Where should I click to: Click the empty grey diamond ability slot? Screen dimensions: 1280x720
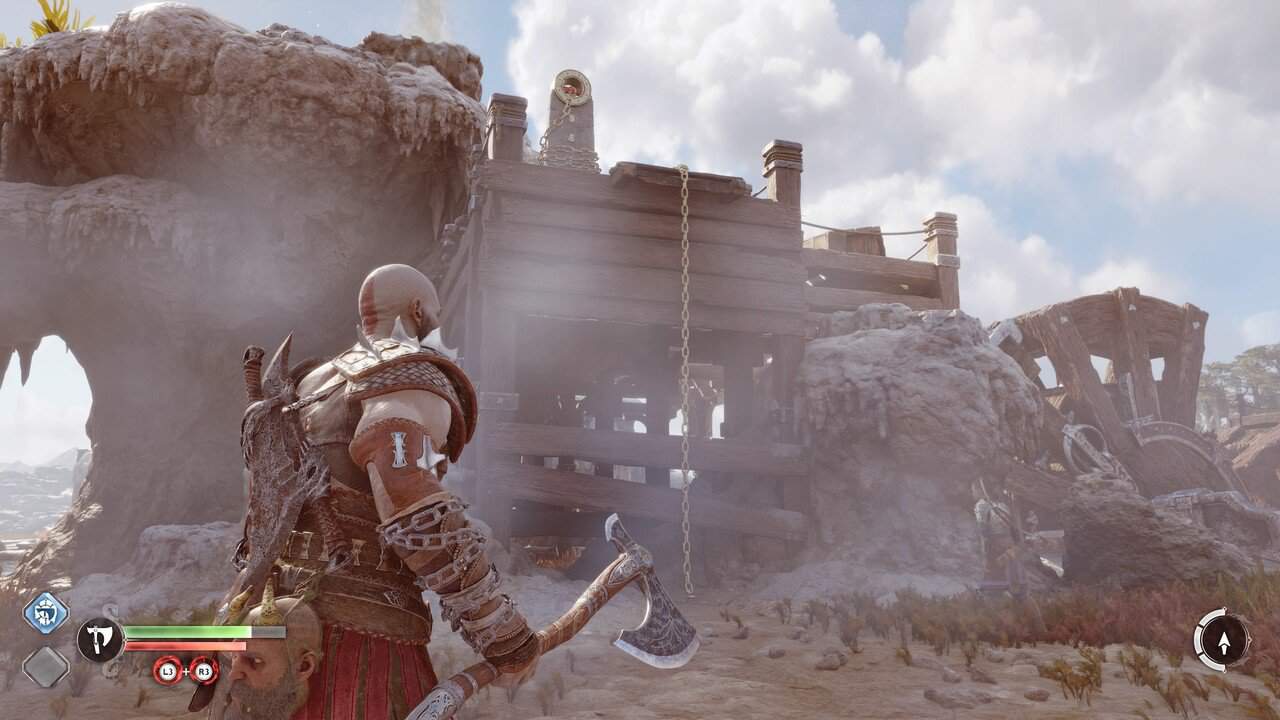[x=46, y=666]
